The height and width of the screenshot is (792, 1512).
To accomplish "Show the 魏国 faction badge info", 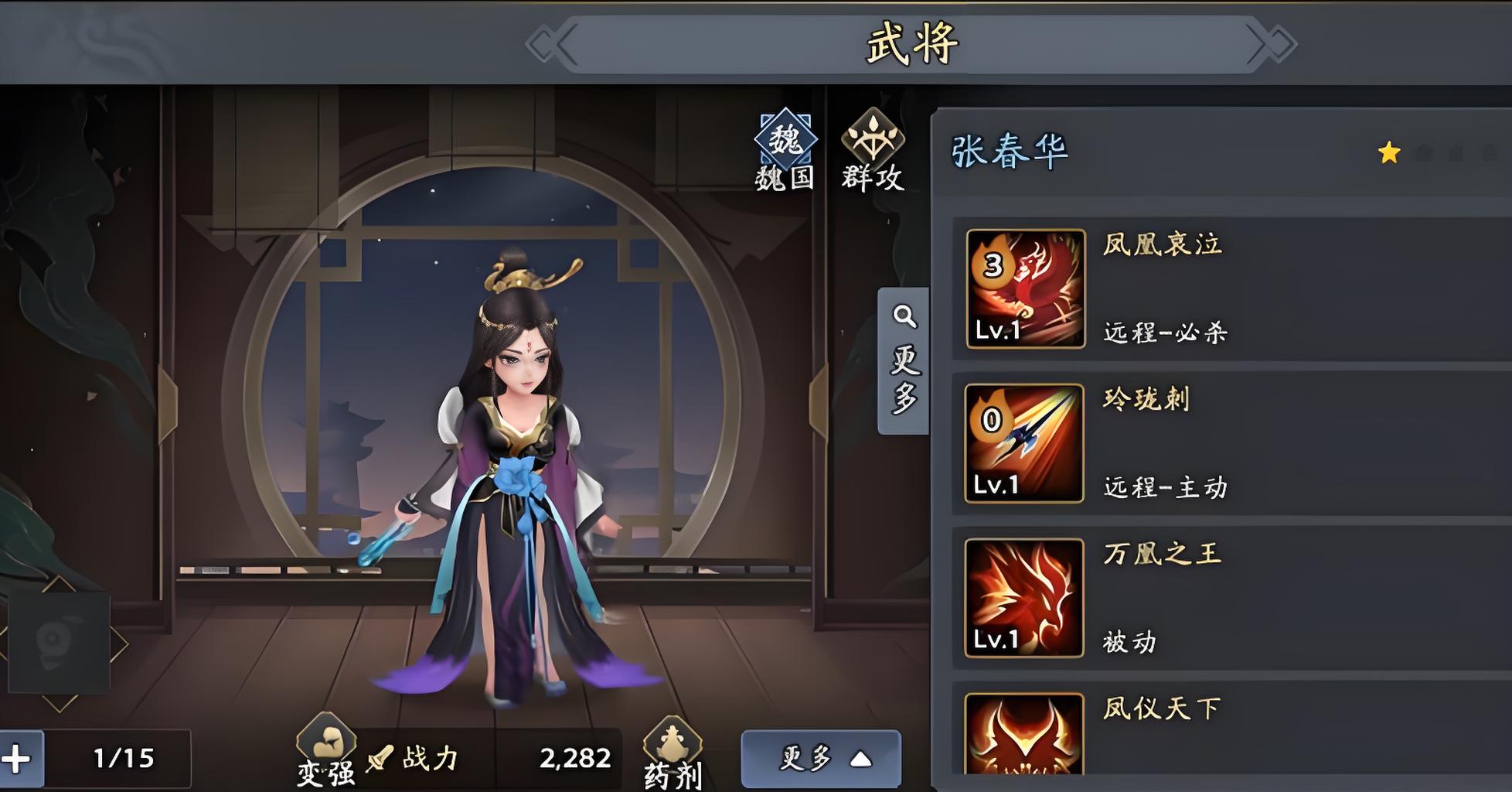I will point(785,150).
